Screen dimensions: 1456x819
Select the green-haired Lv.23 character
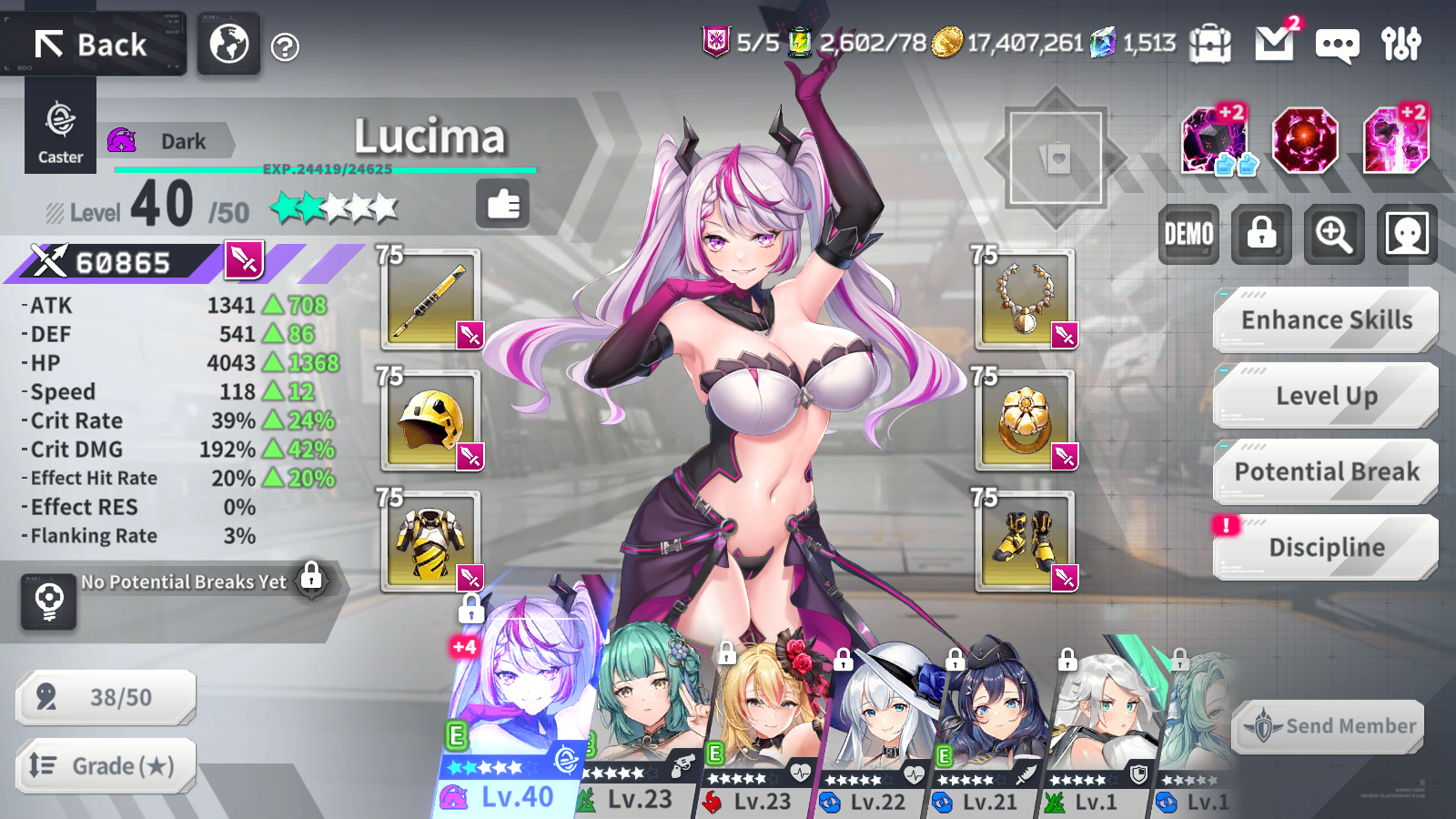coord(642,719)
